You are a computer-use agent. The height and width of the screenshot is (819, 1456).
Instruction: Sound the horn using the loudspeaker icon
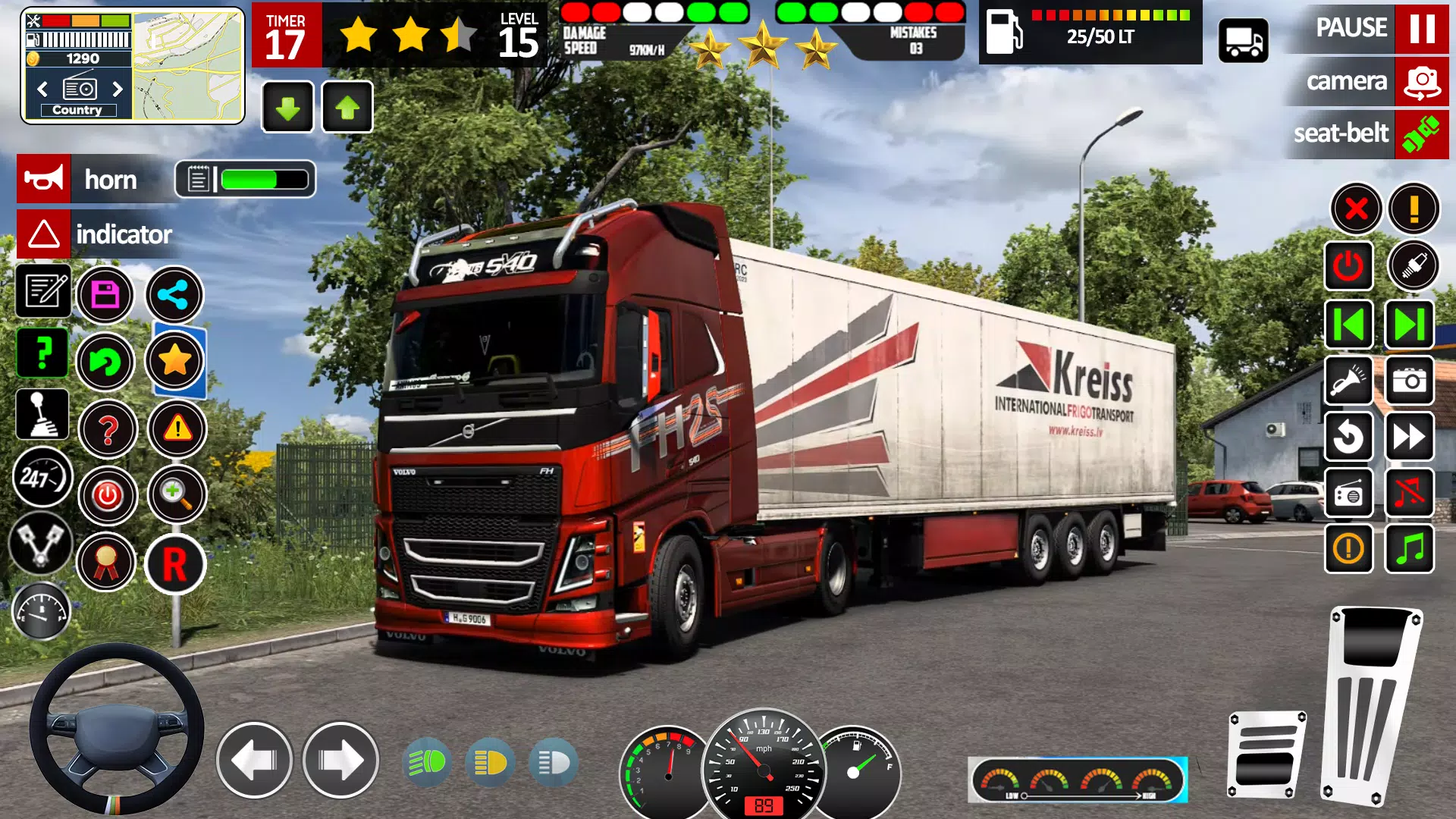click(43, 179)
